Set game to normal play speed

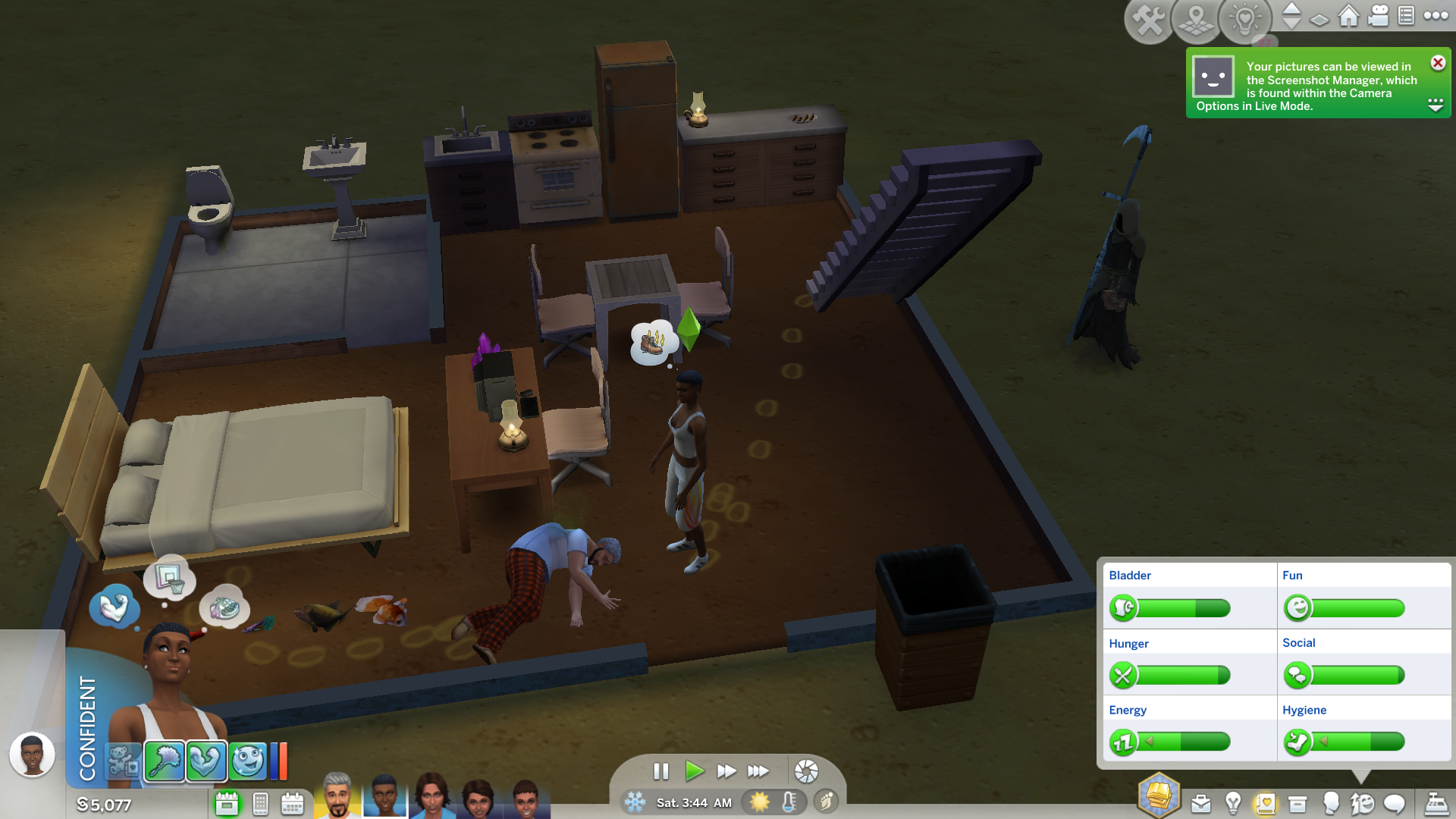[x=693, y=771]
